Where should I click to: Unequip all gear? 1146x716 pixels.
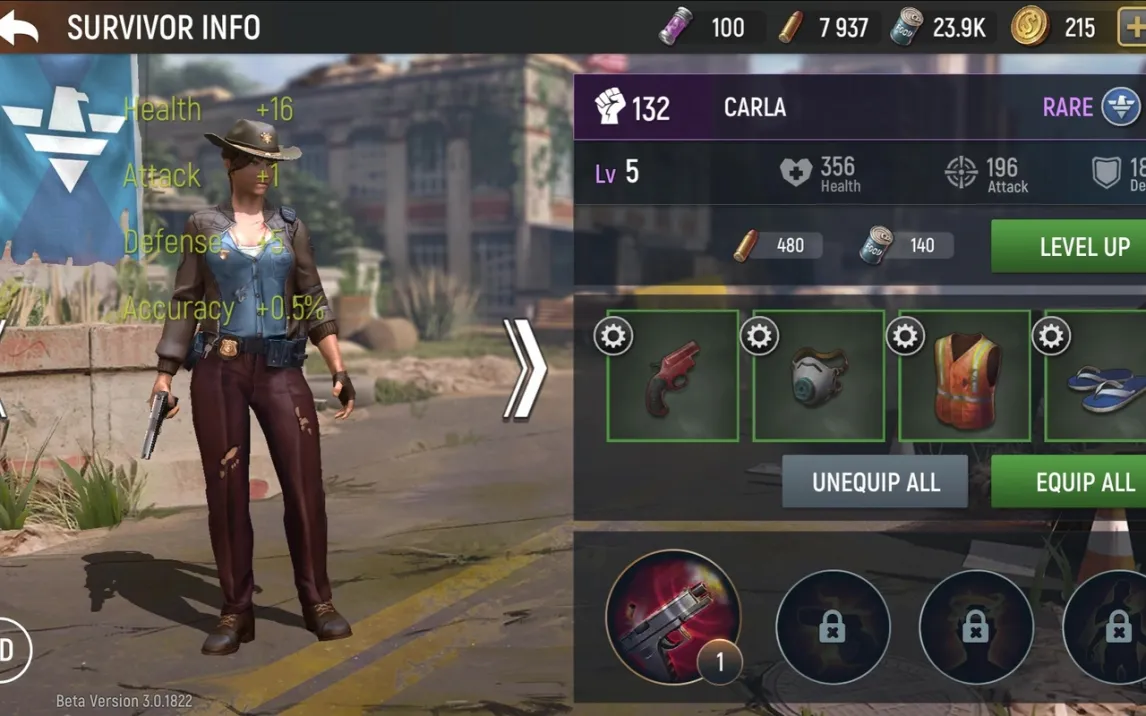tap(875, 482)
